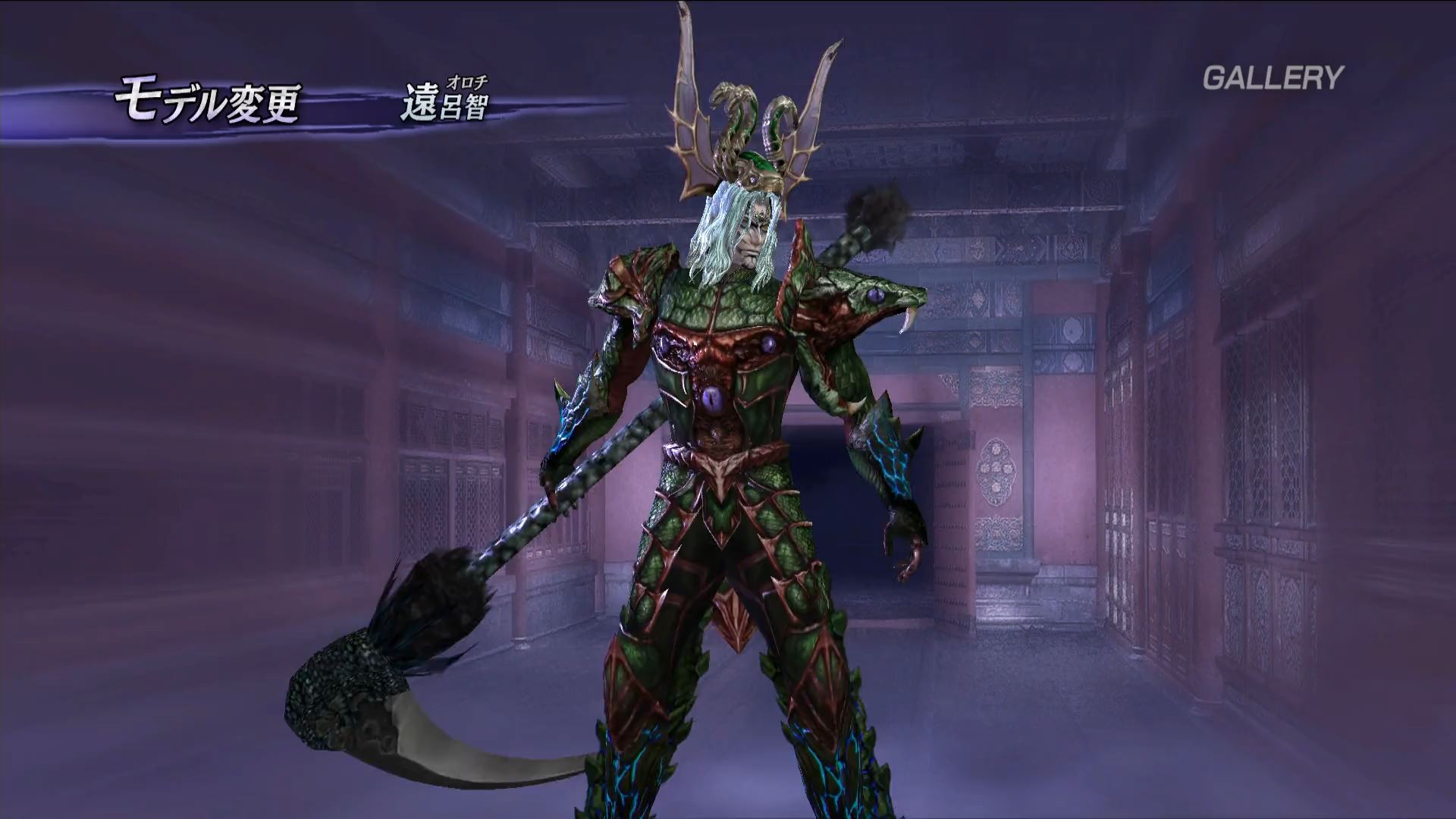
Task: Select the モデル変更 model change header
Action: tap(207, 104)
